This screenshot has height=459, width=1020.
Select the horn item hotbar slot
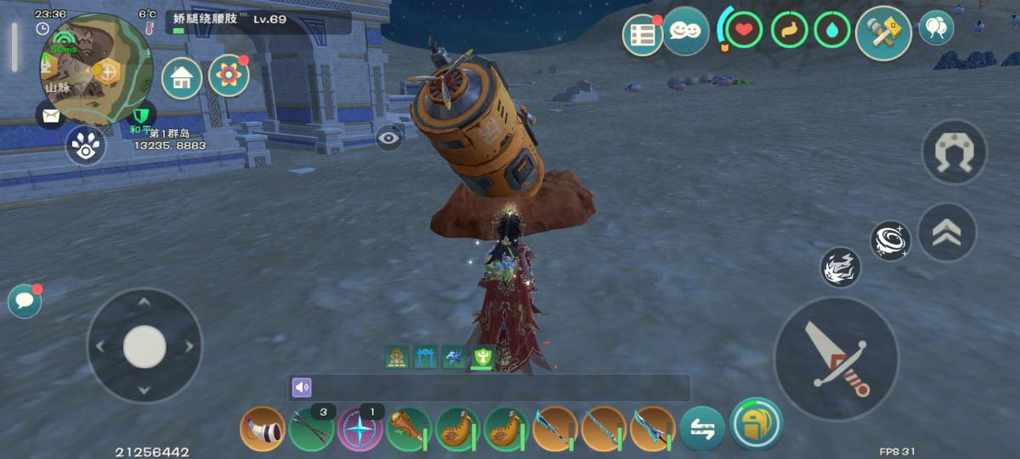point(263,430)
